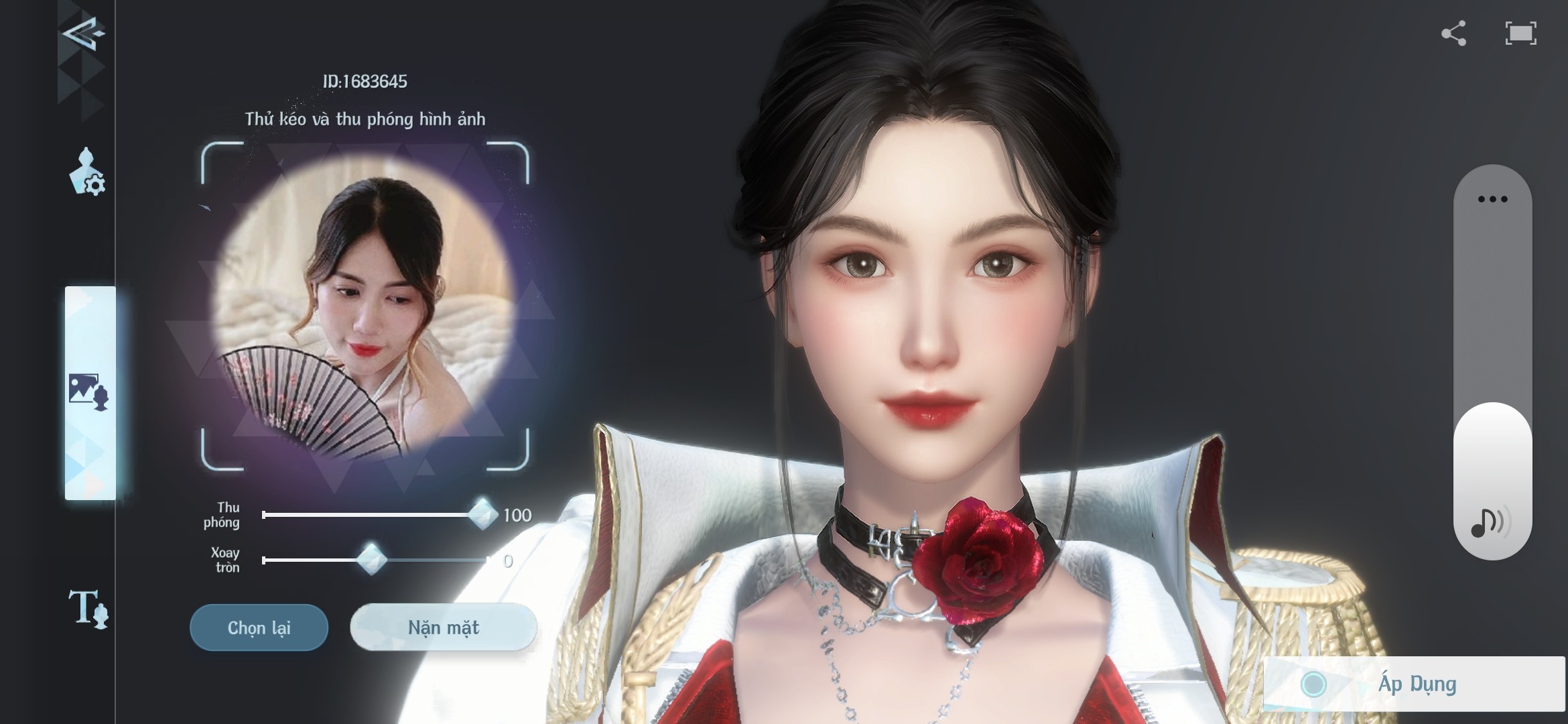Switch to the text face tab
1568x724 pixels.
pos(88,609)
